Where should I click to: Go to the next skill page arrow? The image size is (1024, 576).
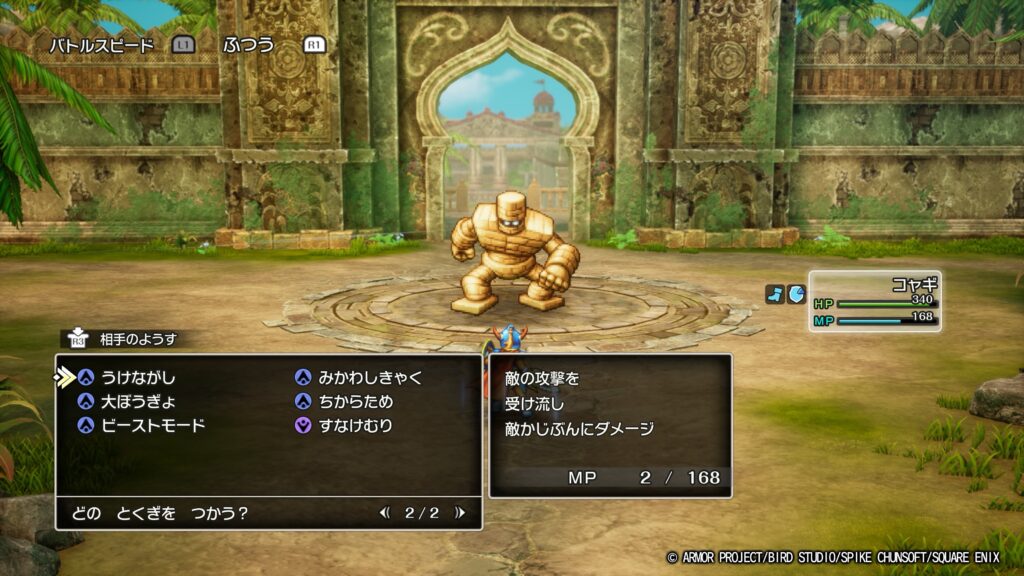pyautogui.click(x=459, y=513)
